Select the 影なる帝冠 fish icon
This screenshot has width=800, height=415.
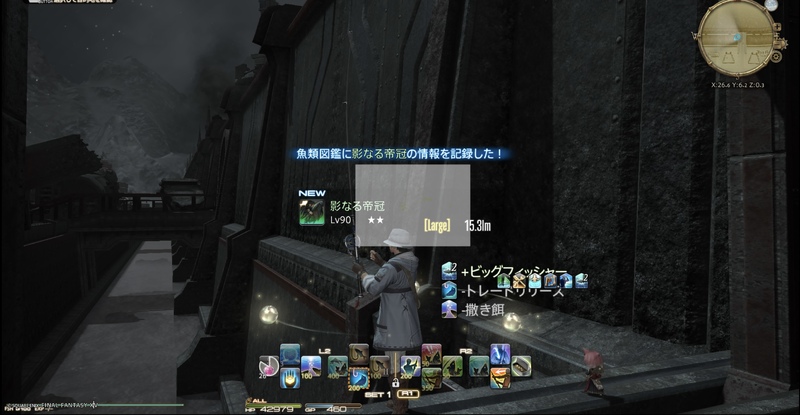[312, 212]
